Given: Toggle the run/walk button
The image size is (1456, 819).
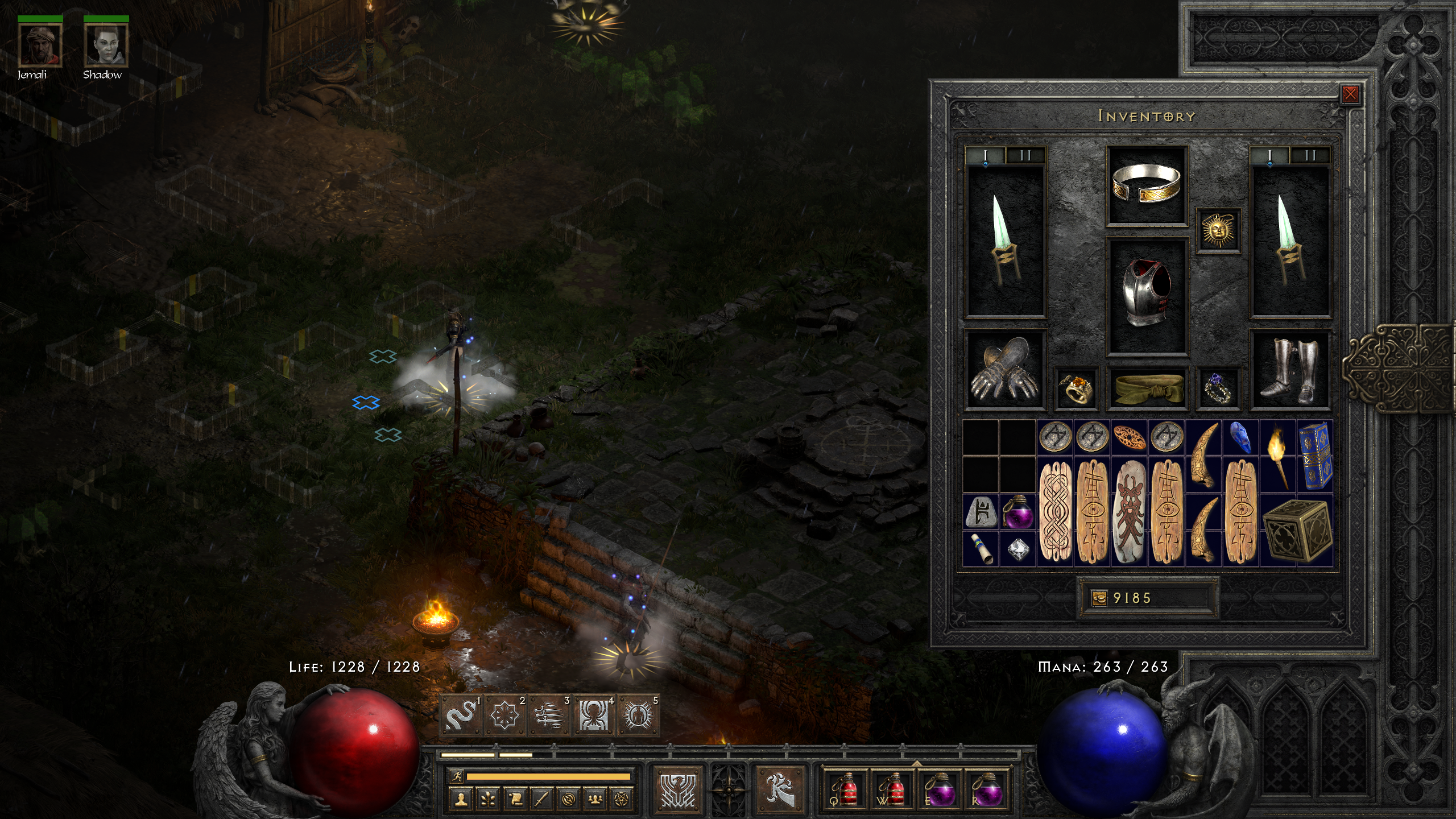Looking at the screenshot, I should [456, 776].
